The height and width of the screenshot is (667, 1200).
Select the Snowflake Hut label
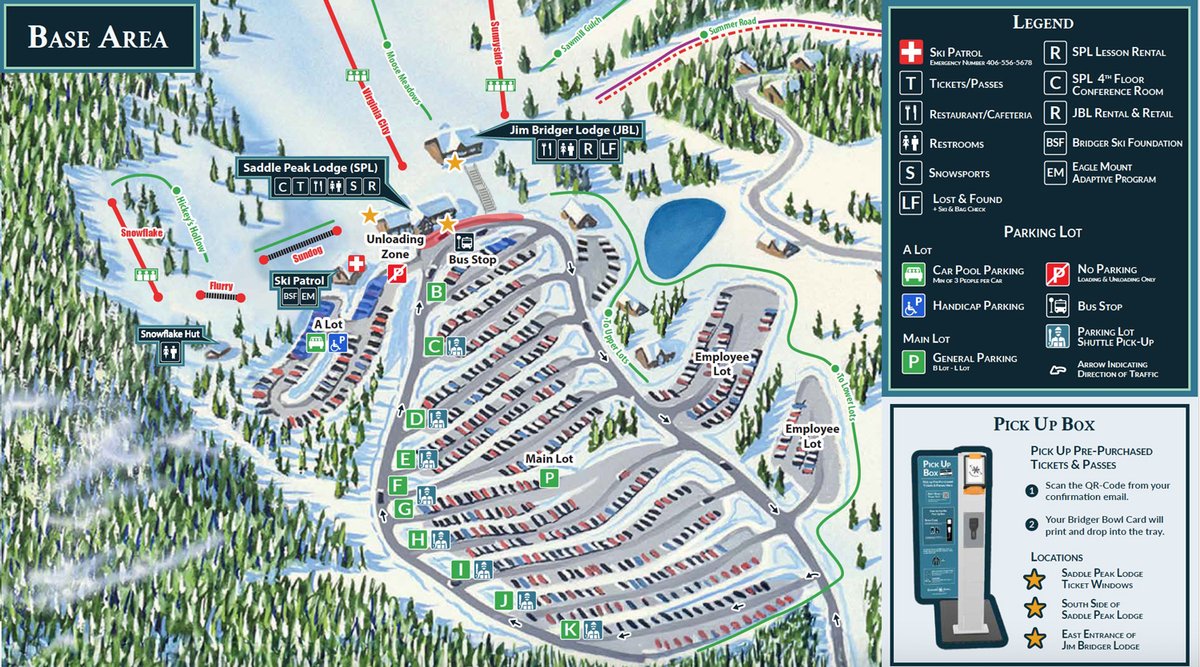[168, 335]
